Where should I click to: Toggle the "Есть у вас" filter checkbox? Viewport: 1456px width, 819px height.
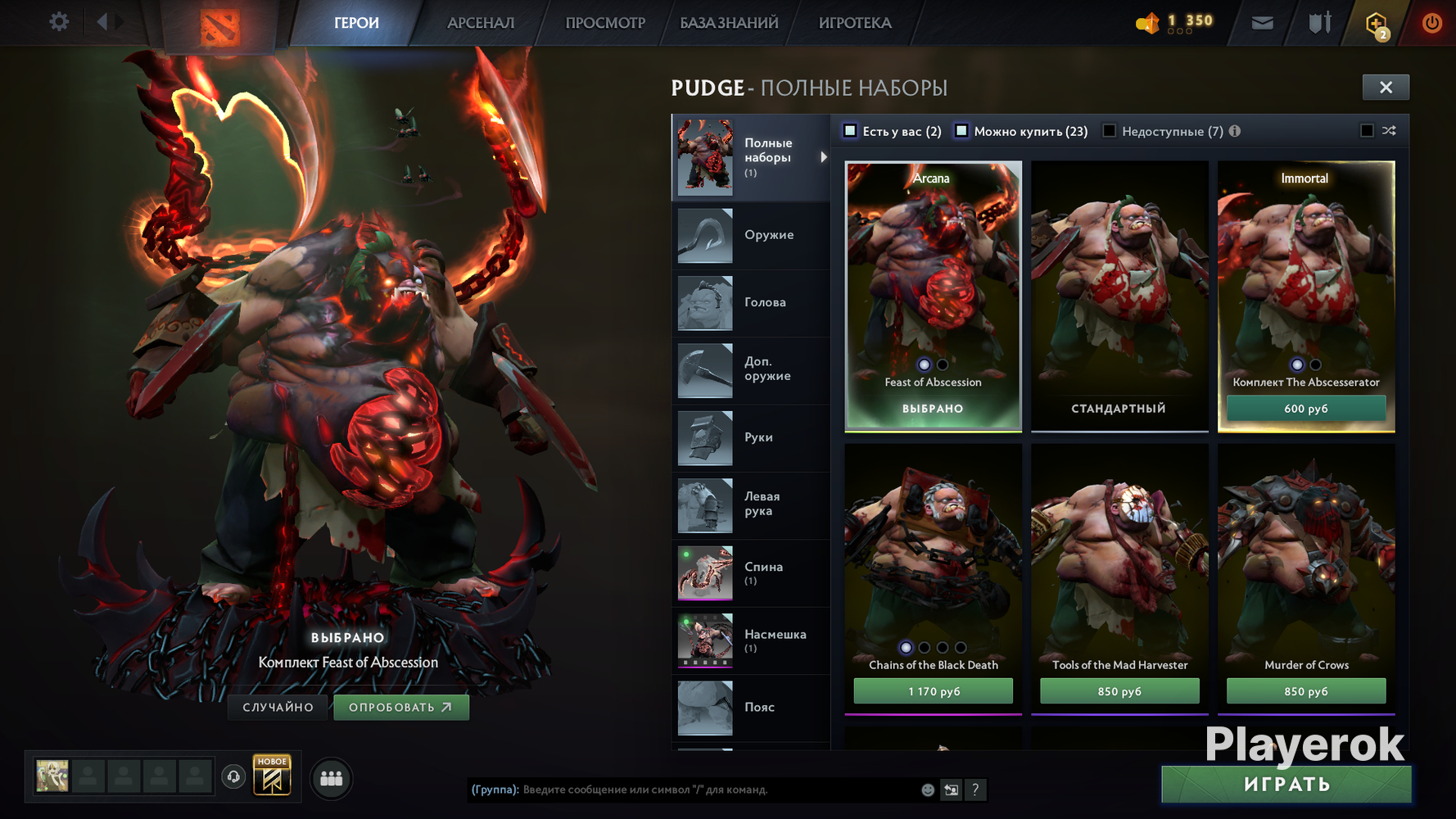(x=851, y=131)
